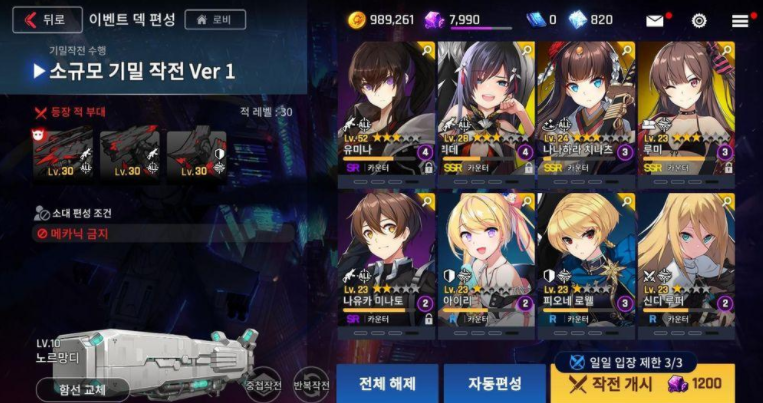Screen dimensions: 763x403
Task: Select the 아이리 unit card
Action: [x=486, y=258]
